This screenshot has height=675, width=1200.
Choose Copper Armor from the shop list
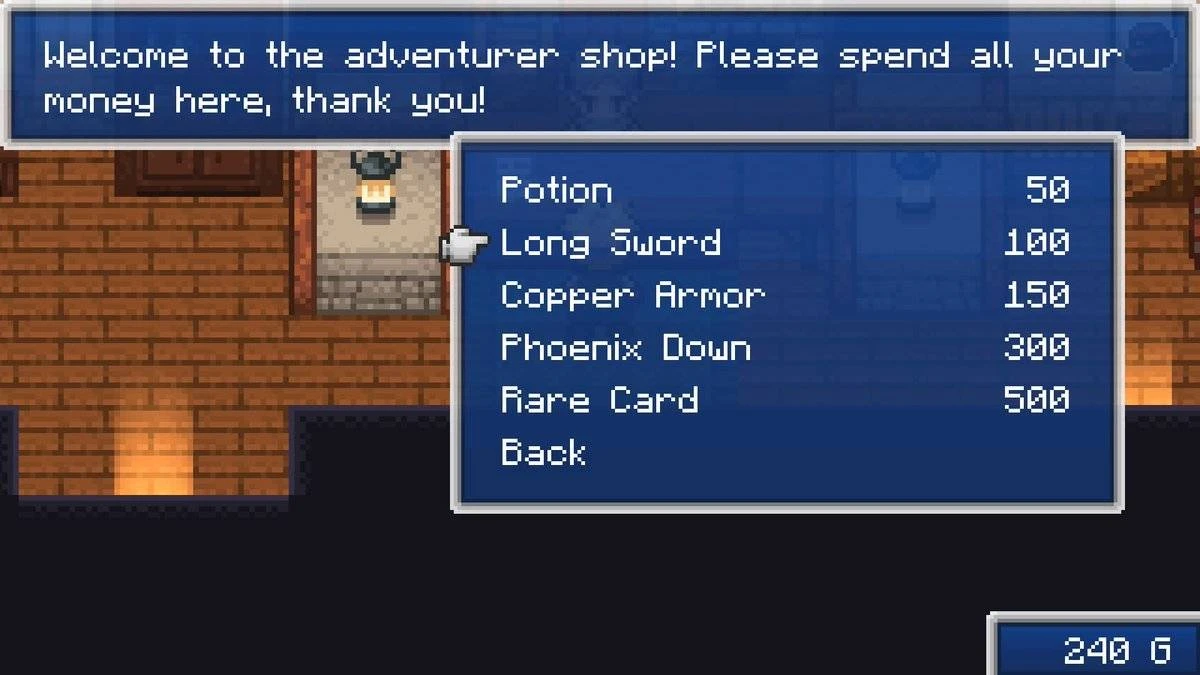(632, 296)
